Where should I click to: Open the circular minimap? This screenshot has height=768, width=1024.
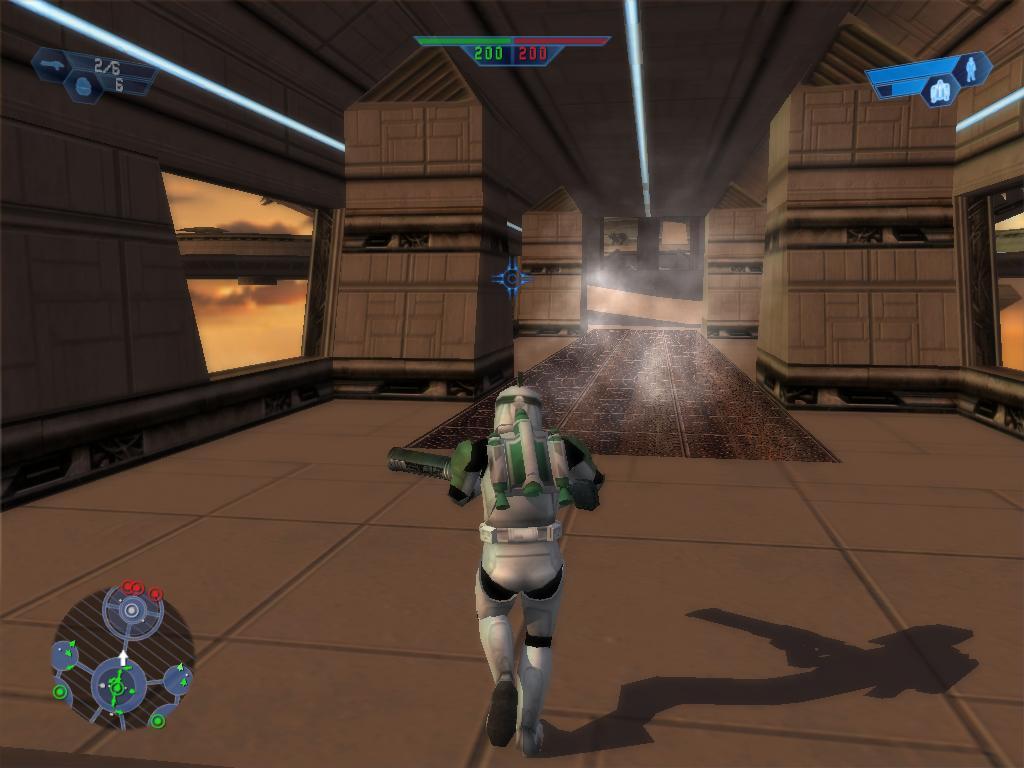(x=122, y=656)
